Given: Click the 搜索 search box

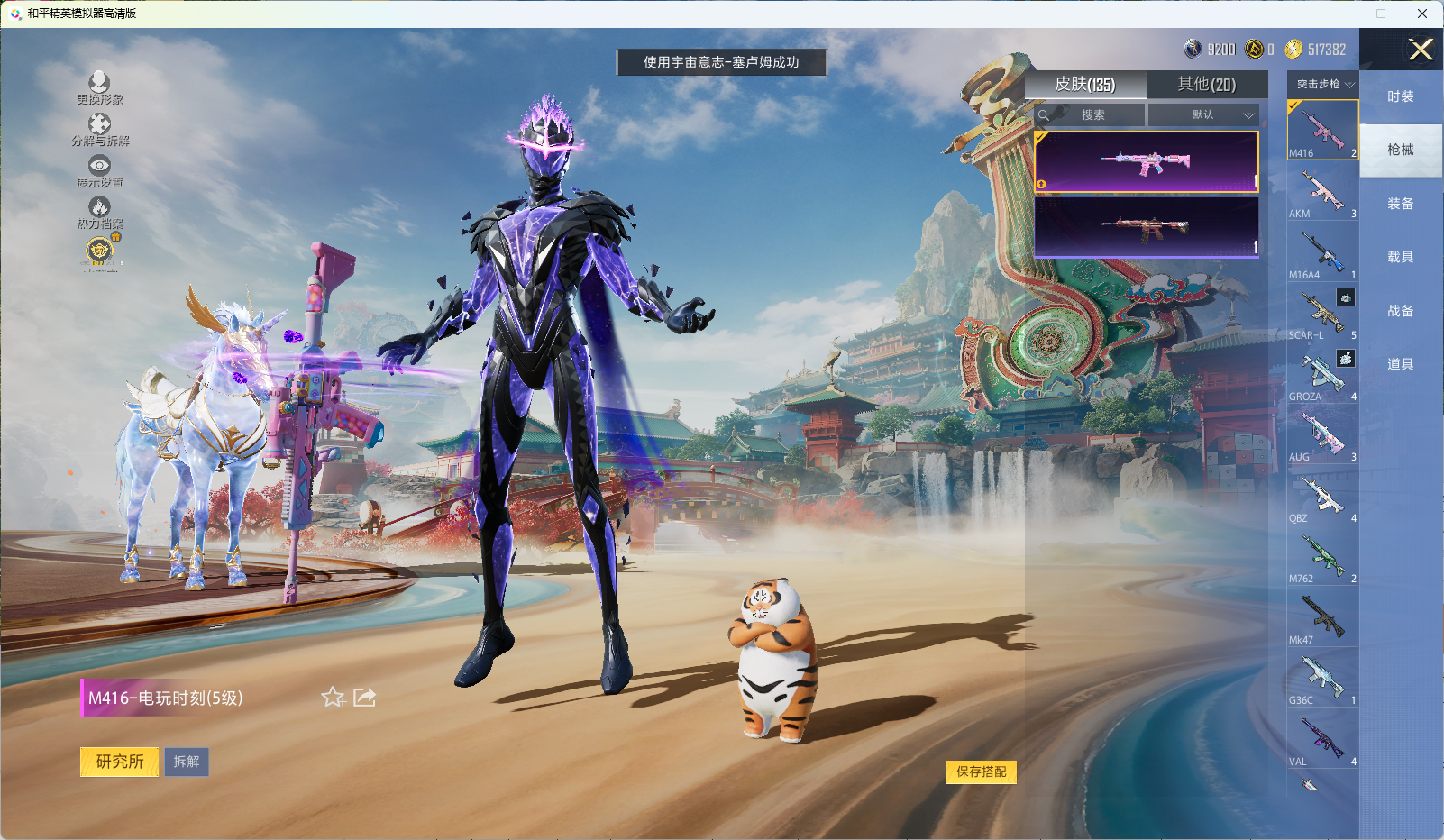Looking at the screenshot, I should pos(1092,115).
